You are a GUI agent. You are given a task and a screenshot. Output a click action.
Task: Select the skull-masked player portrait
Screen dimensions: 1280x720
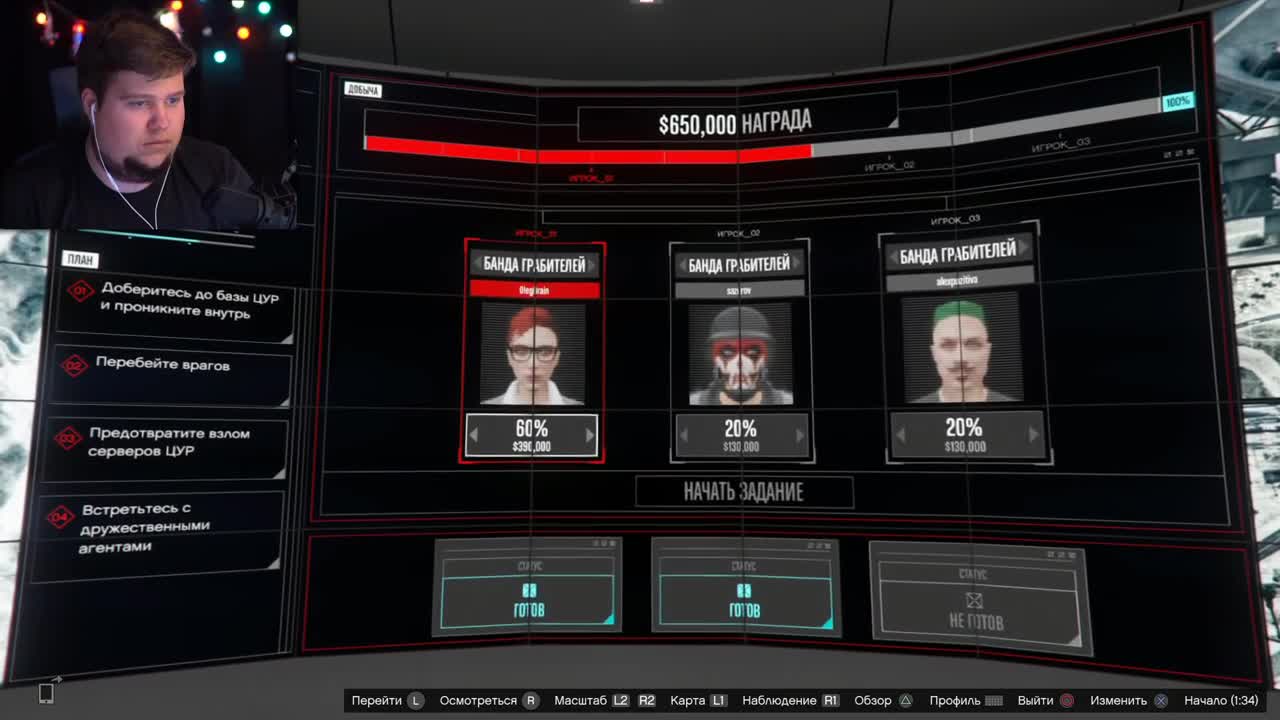740,354
